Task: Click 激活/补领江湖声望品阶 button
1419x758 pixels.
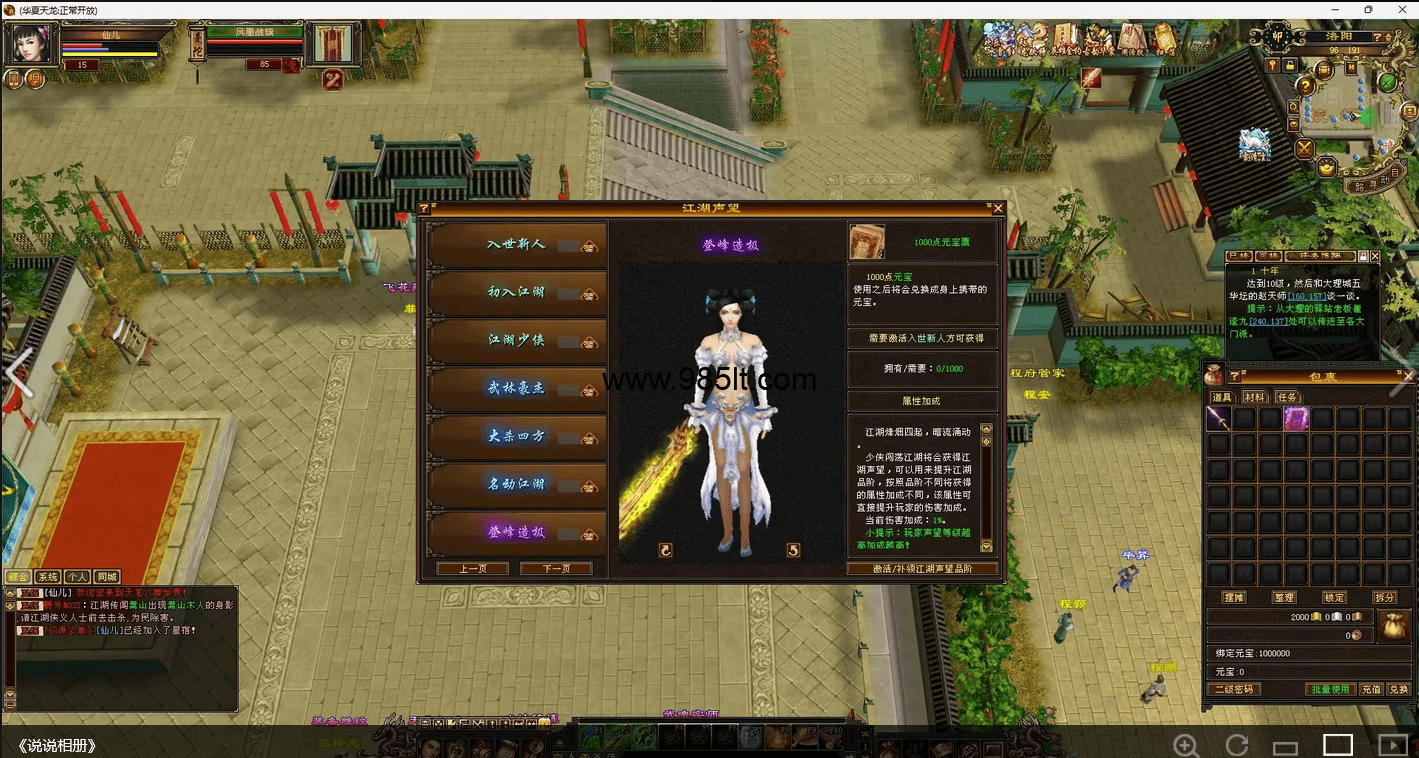Action: [x=922, y=568]
